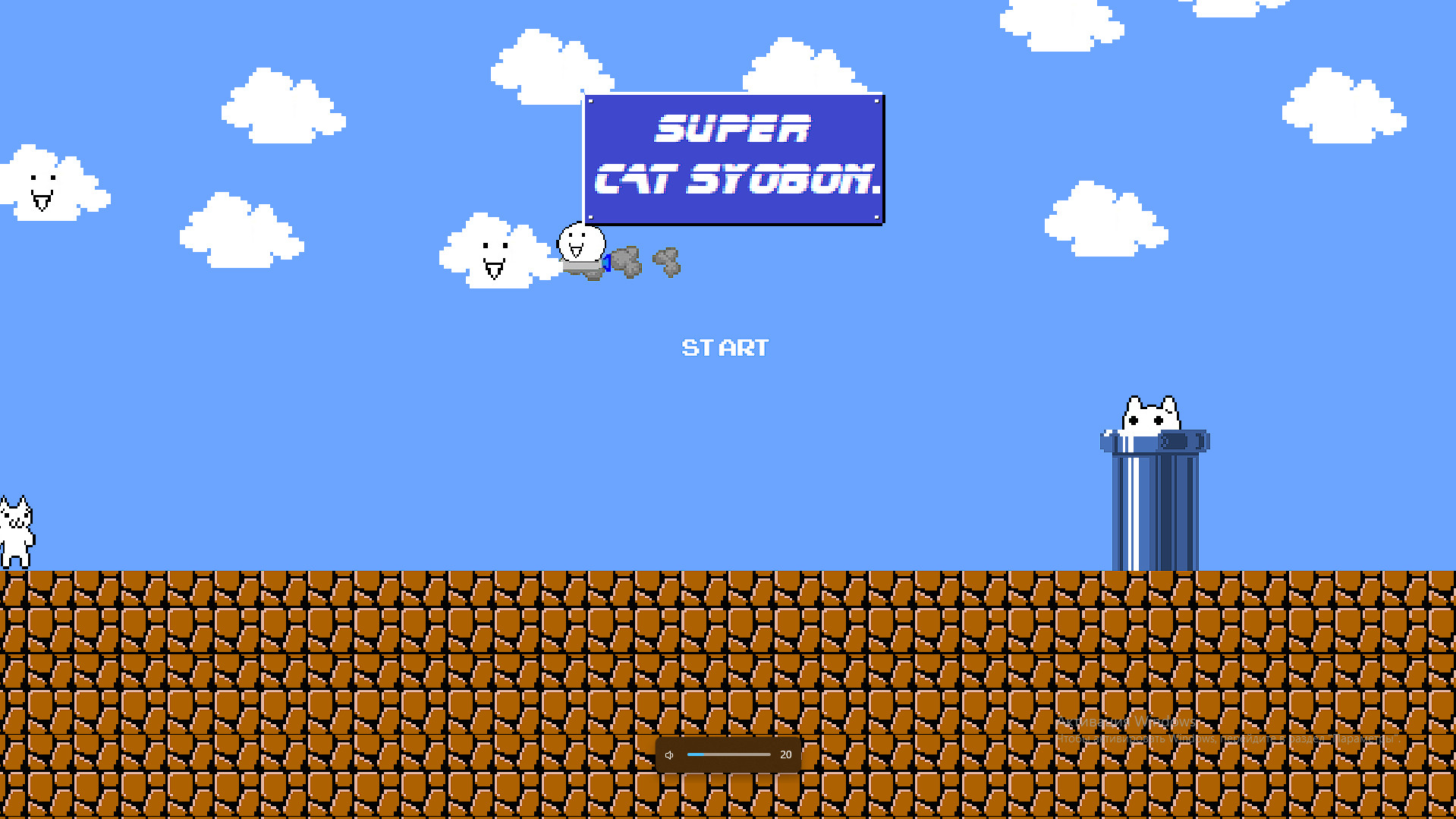The height and width of the screenshot is (819, 1456).
Task: Mute the game volume via the speaker icon
Action: click(669, 755)
